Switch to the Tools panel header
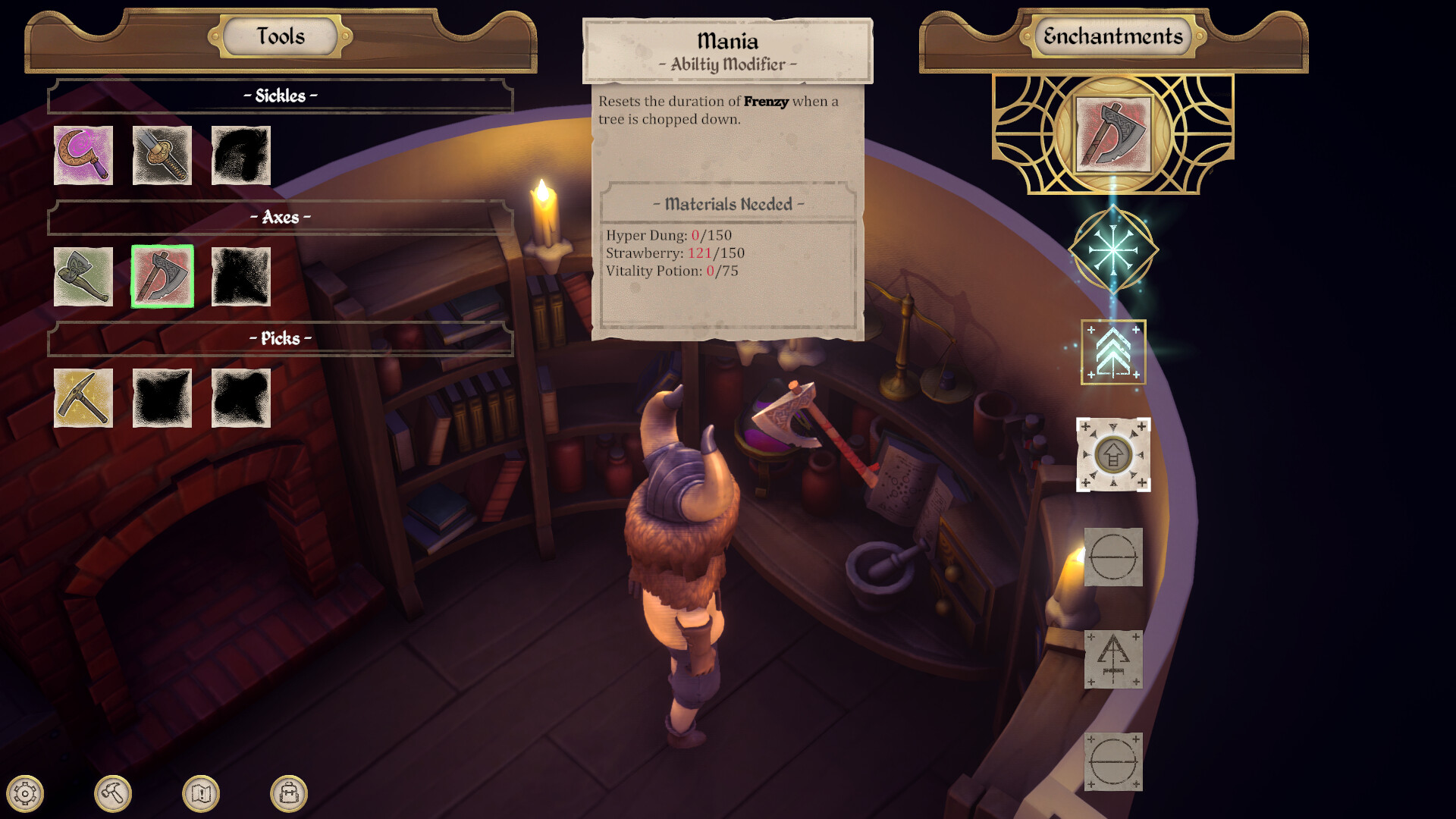Screen dimensions: 1456x819 [x=279, y=36]
